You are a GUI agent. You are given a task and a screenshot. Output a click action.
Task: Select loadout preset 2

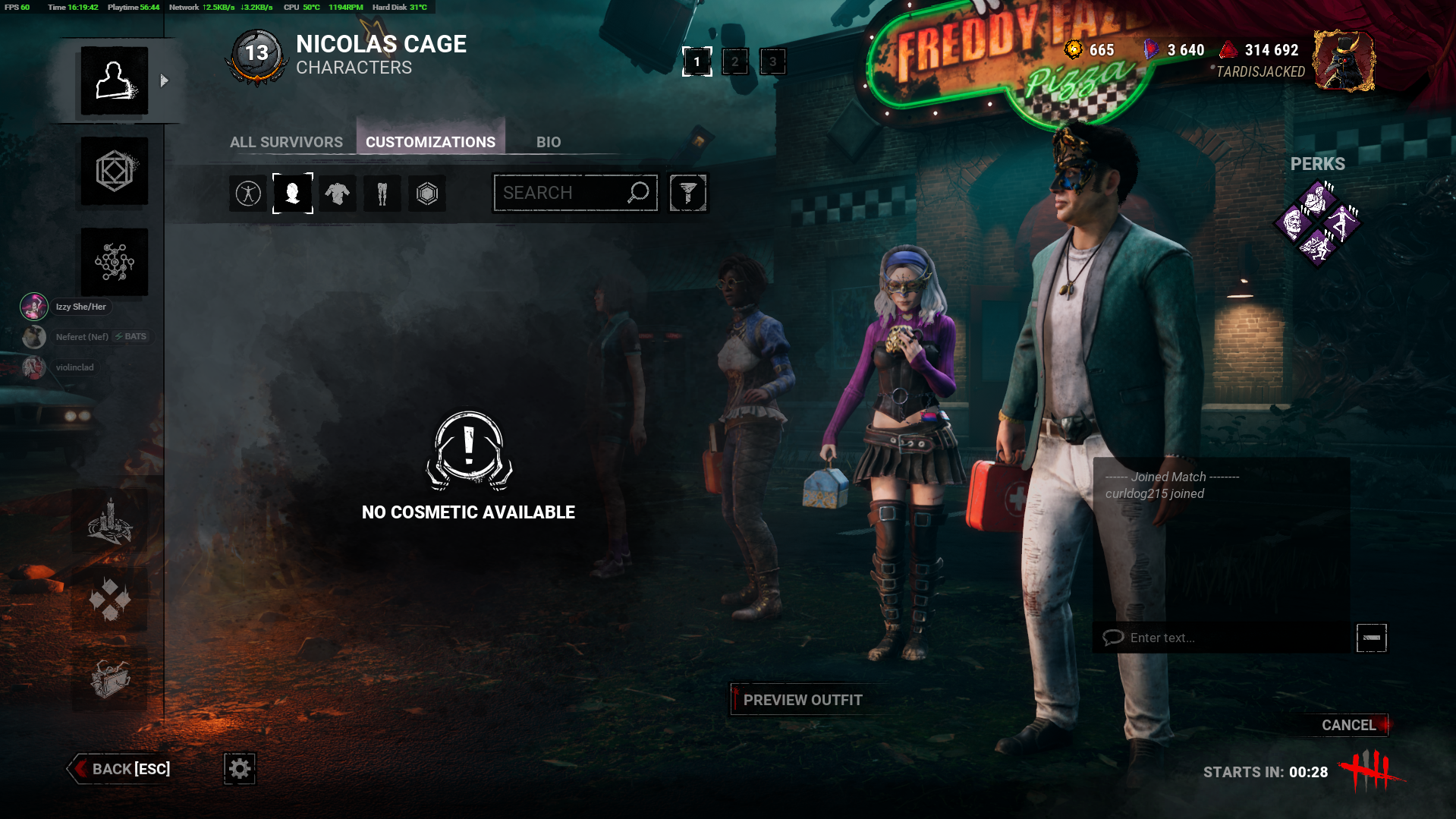click(x=734, y=61)
